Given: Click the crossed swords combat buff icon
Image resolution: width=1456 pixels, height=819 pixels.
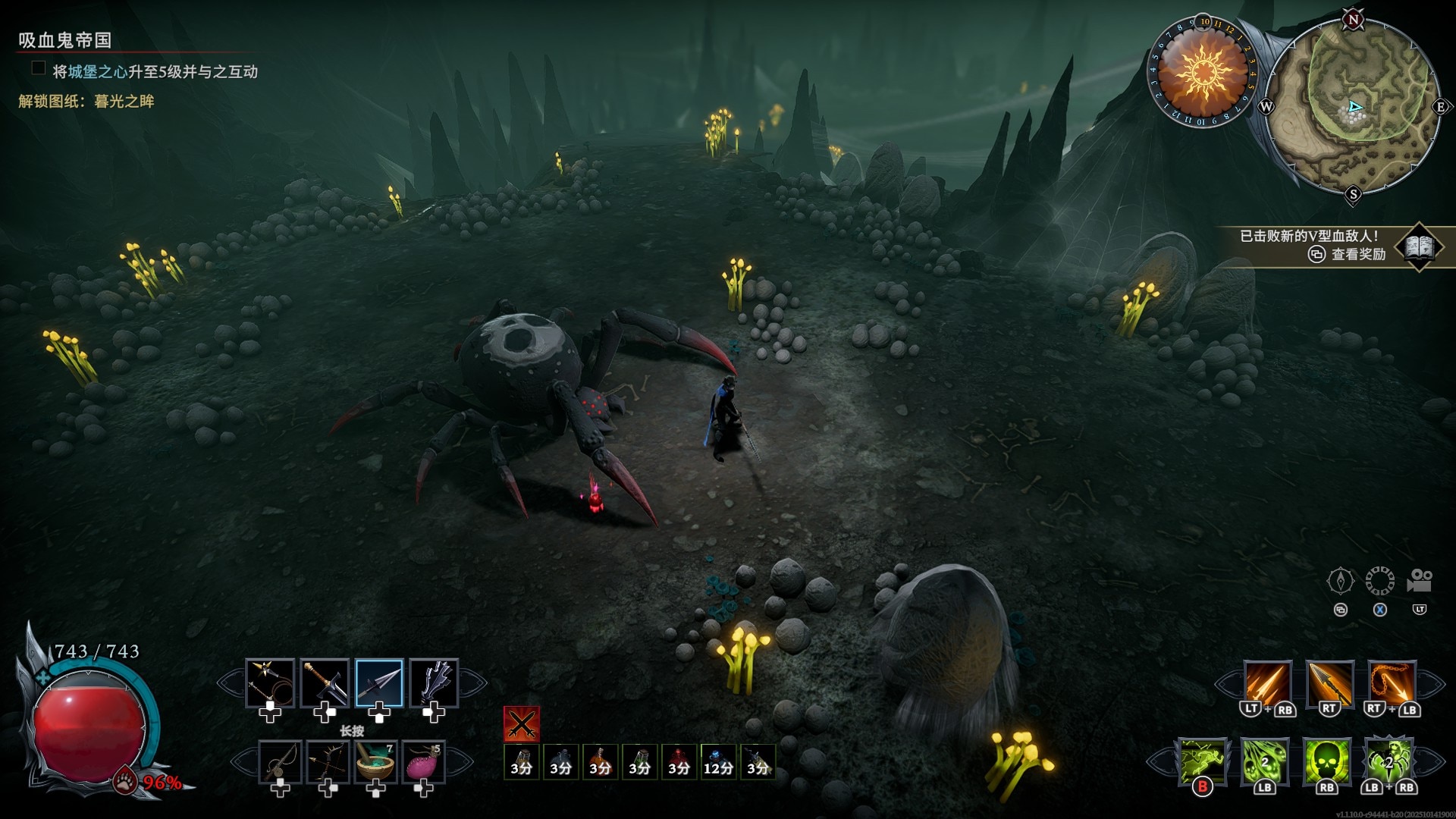Looking at the screenshot, I should point(522,724).
